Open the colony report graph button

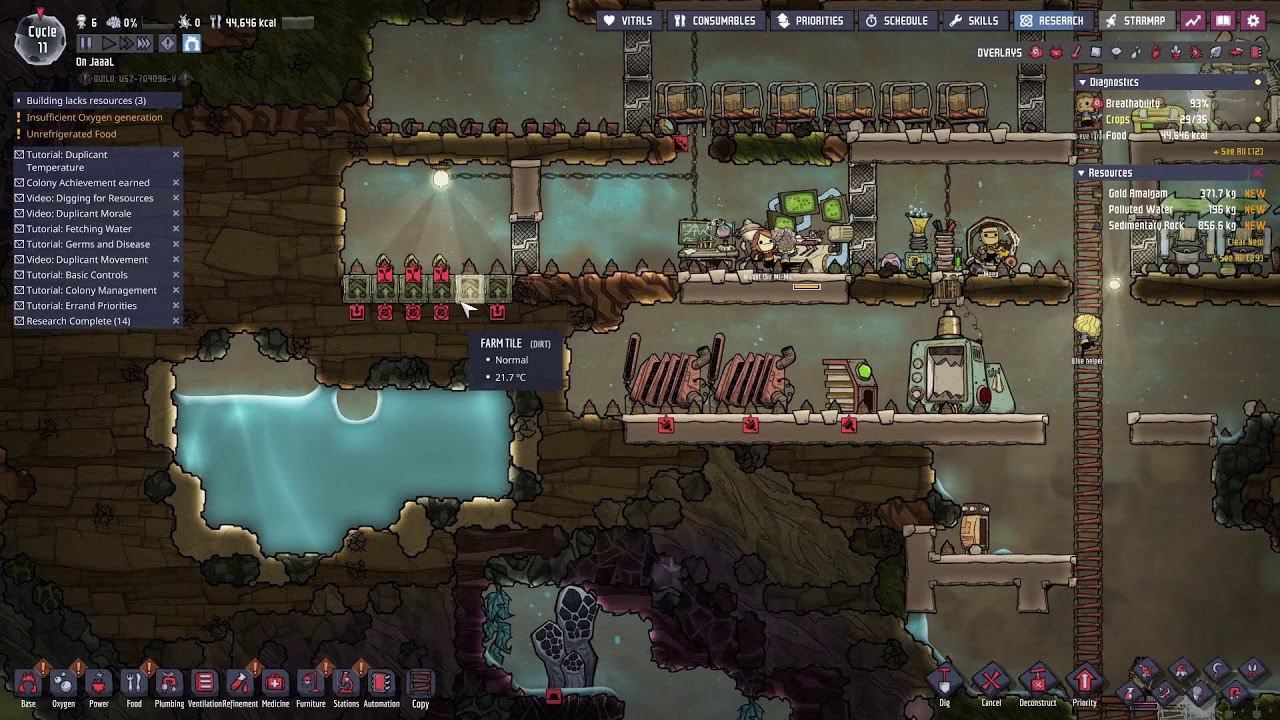(x=1193, y=21)
